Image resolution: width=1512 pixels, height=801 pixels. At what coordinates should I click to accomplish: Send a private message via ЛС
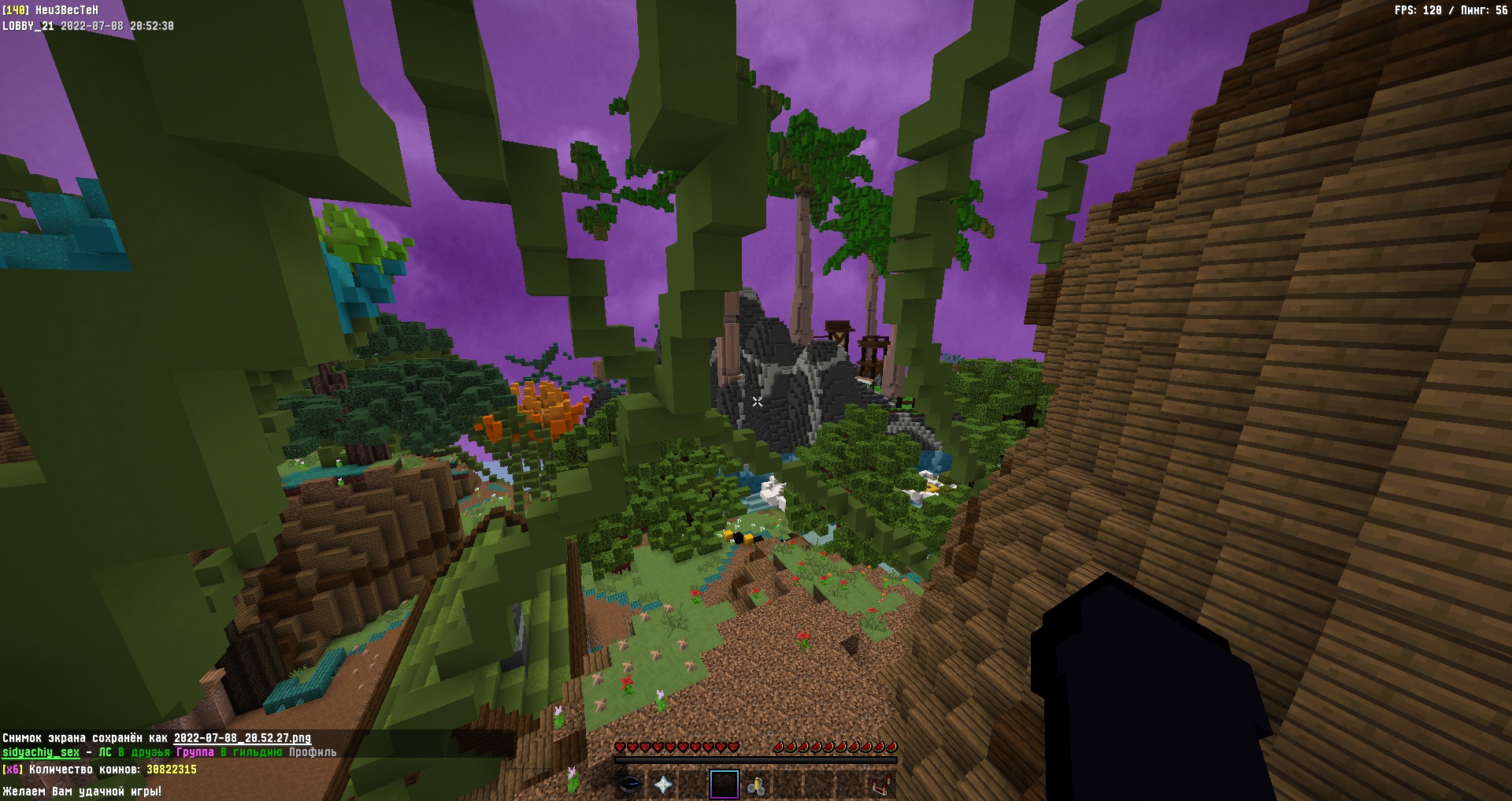pyautogui.click(x=105, y=752)
